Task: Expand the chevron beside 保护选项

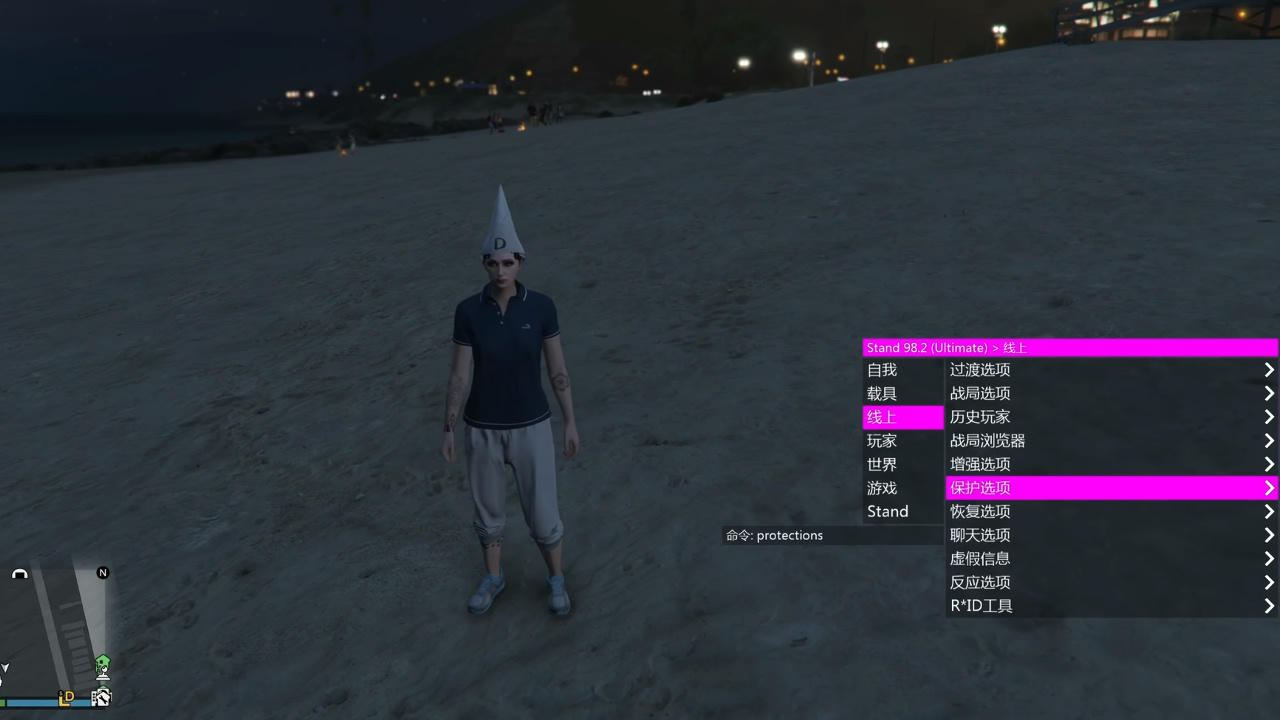Action: click(x=1268, y=488)
